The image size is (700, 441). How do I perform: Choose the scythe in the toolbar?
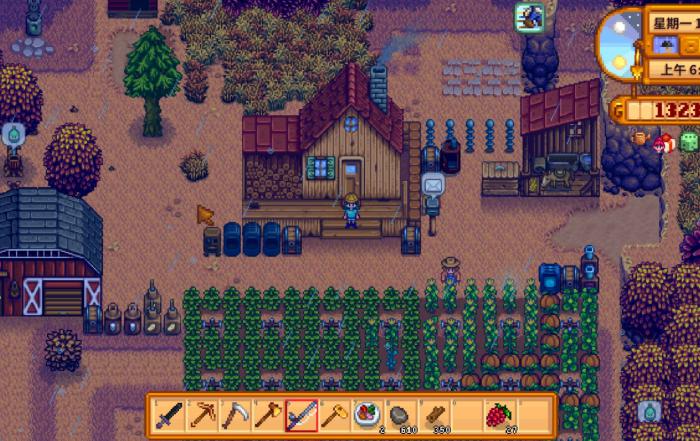(237, 413)
